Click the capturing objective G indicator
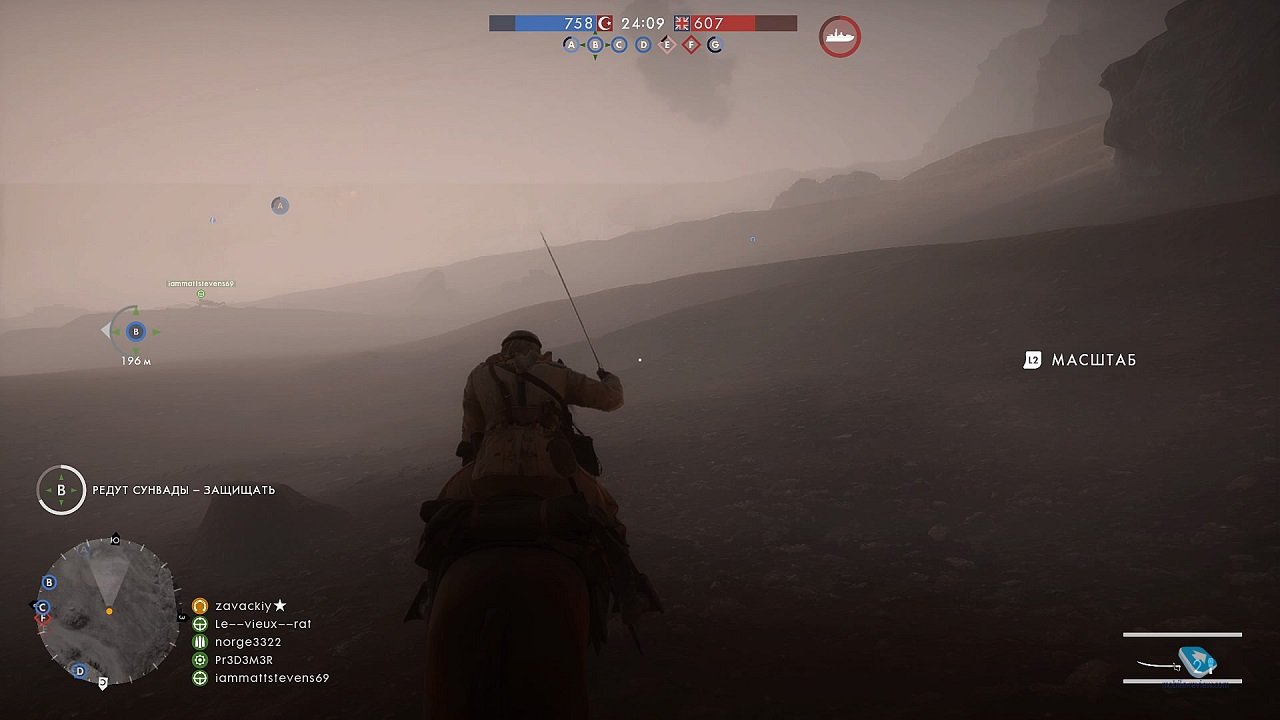This screenshot has height=720, width=1280. (x=712, y=44)
